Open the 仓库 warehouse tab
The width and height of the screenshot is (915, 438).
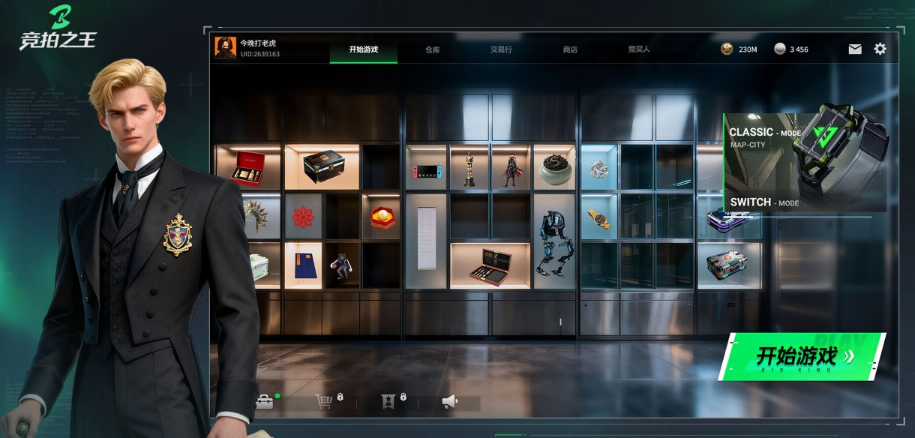click(x=432, y=49)
